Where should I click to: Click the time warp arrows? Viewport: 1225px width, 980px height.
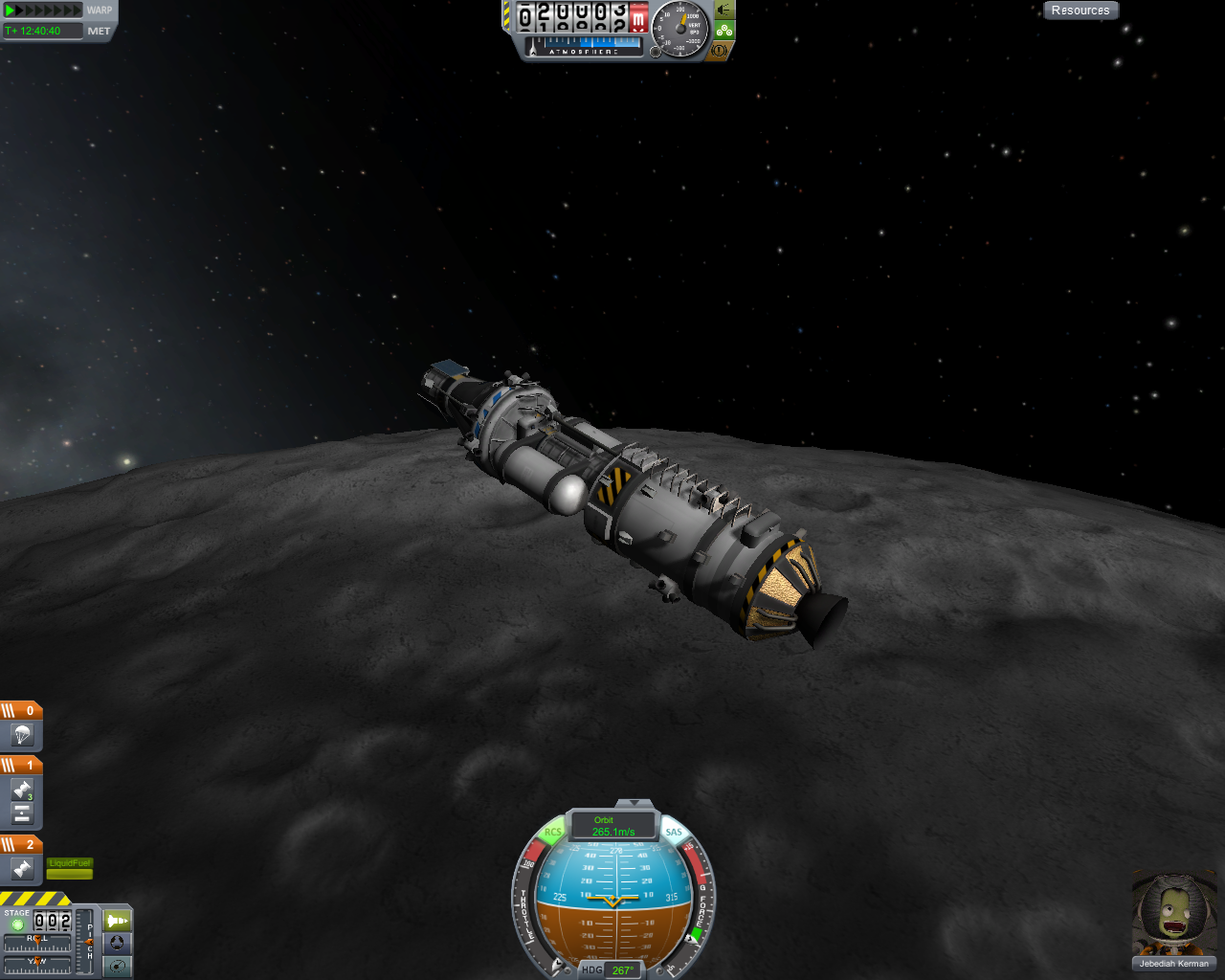(43, 11)
